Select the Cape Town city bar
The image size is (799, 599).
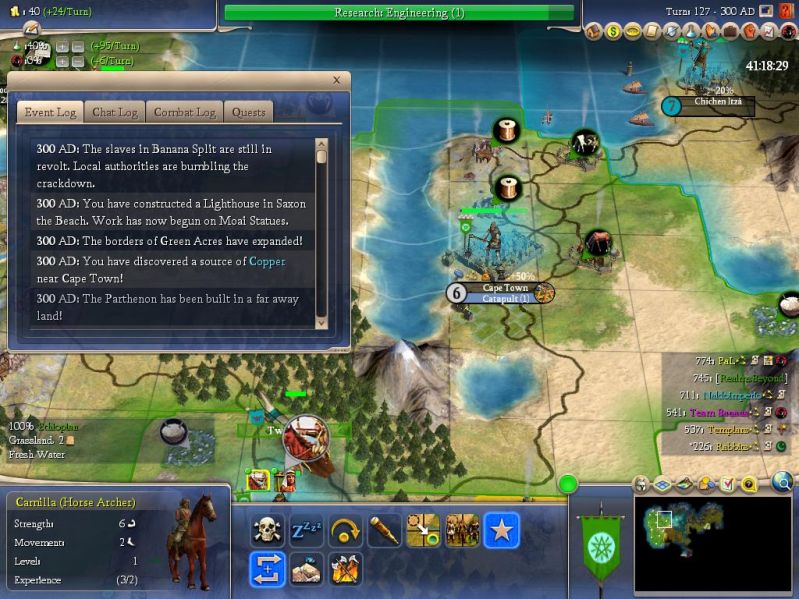pyautogui.click(x=504, y=293)
